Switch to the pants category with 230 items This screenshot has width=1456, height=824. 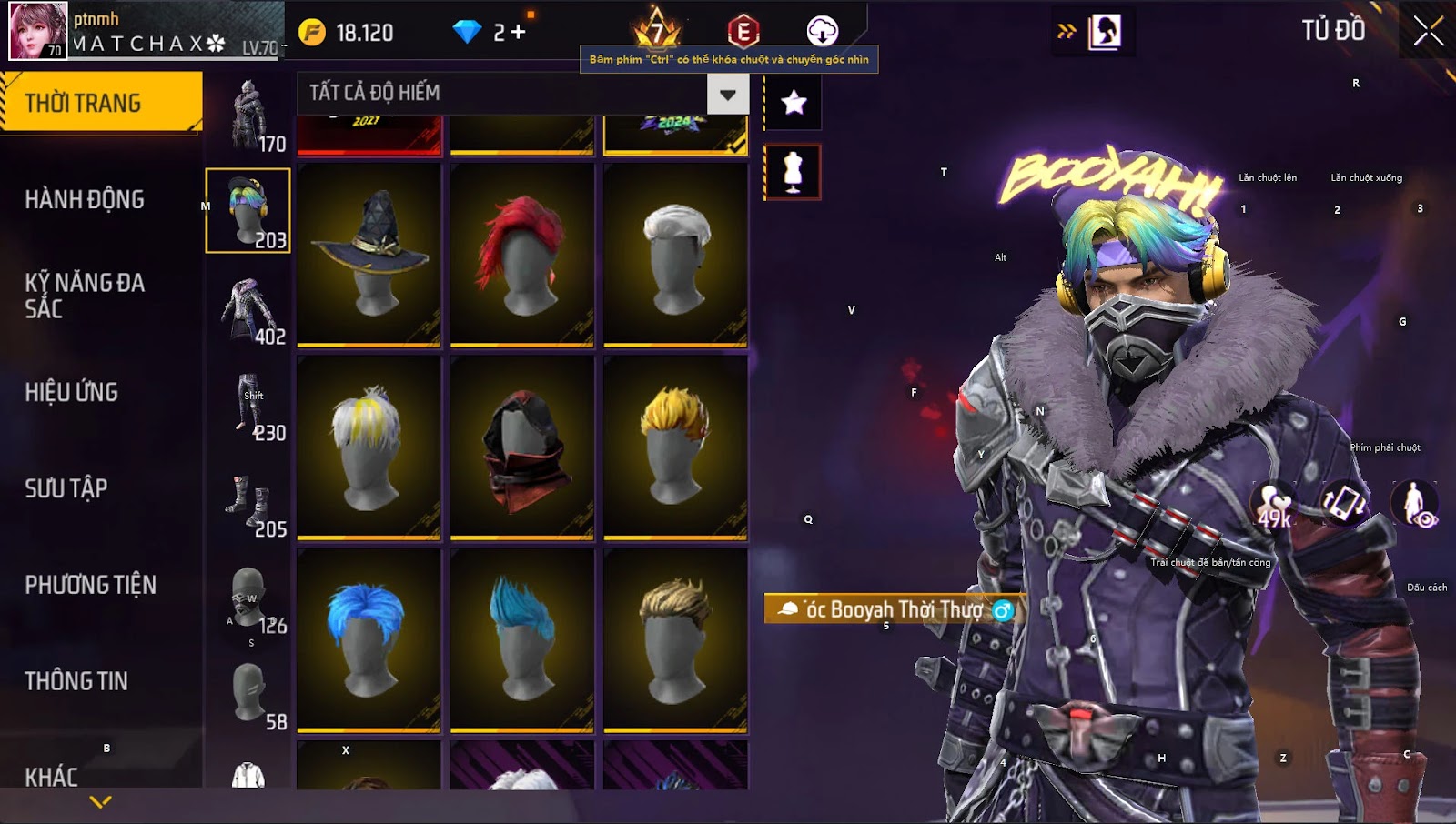point(248,407)
